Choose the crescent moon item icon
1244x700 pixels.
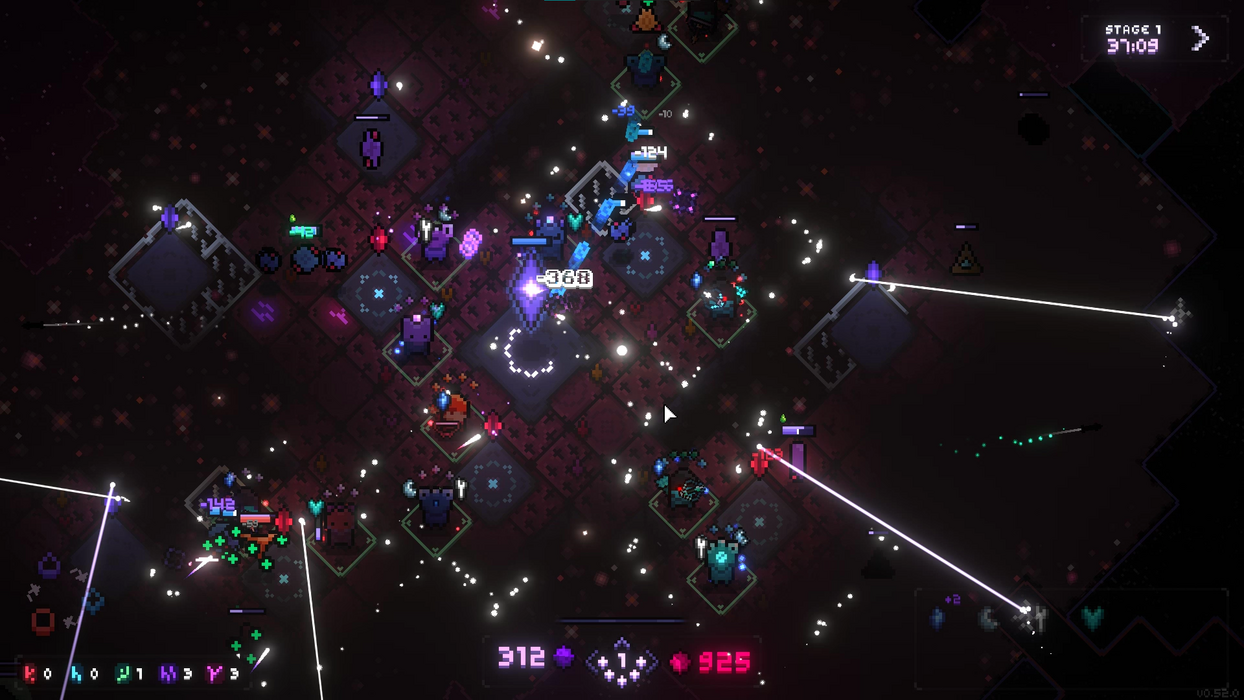pos(988,619)
